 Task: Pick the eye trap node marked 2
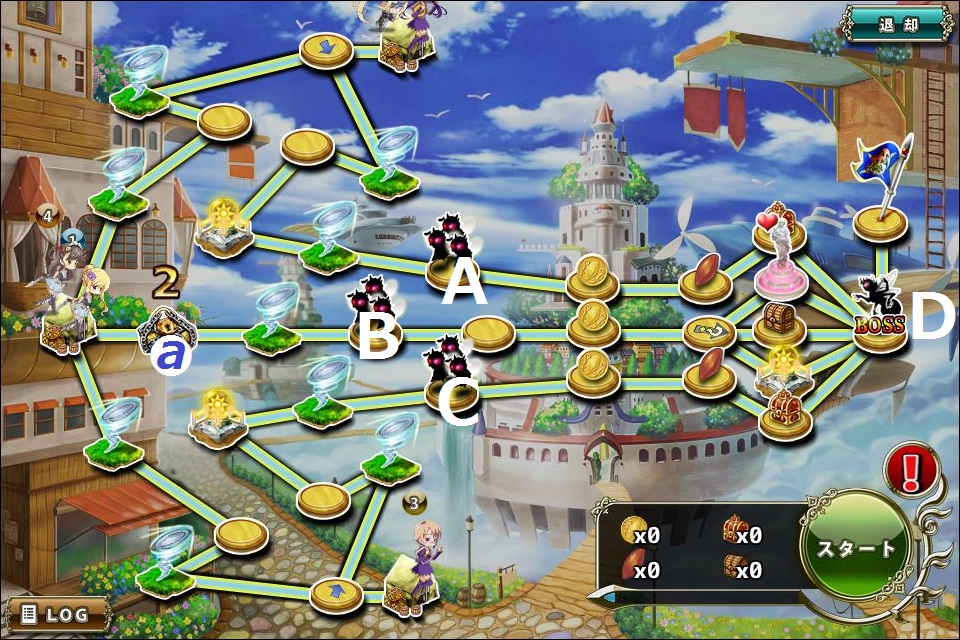pos(166,328)
